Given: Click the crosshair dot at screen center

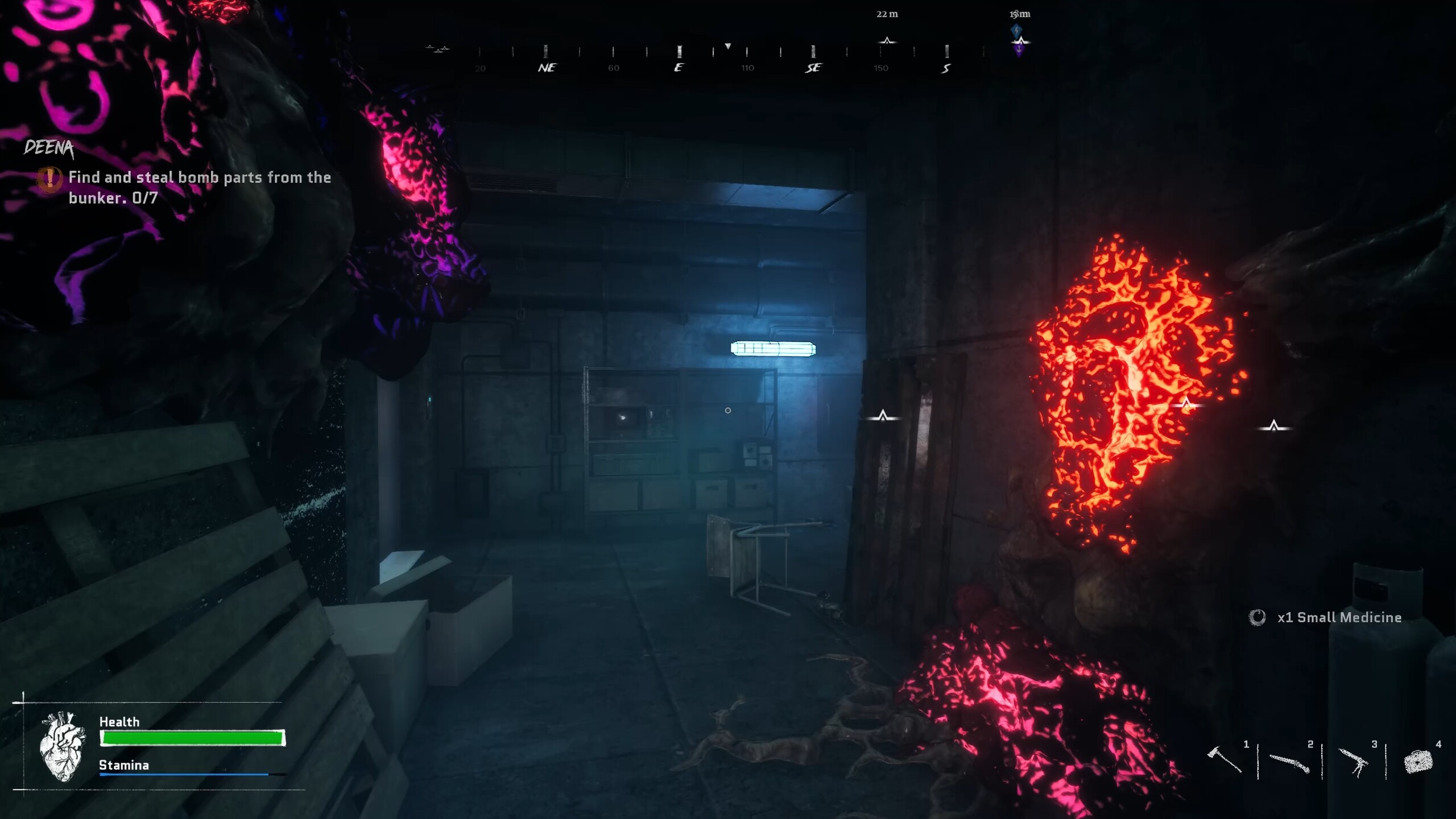Looking at the screenshot, I should click(x=728, y=409).
